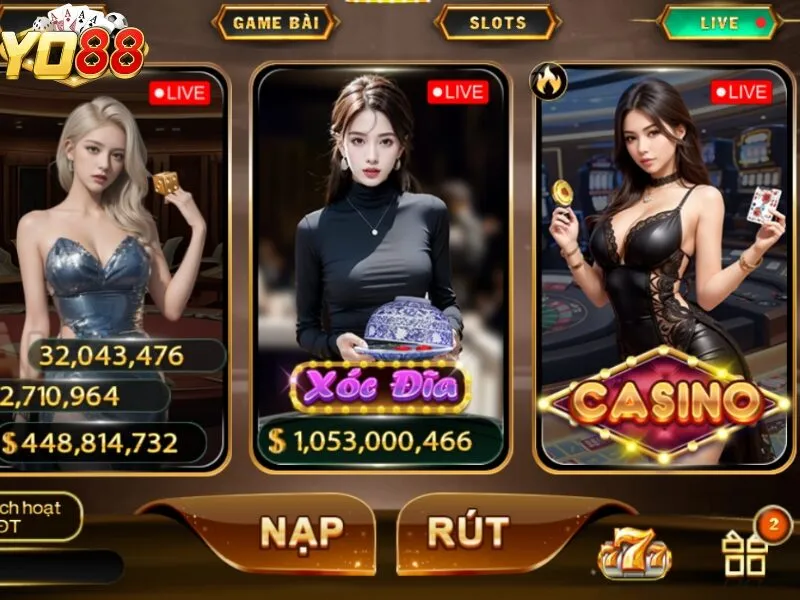Image resolution: width=800 pixels, height=600 pixels.
Task: Open the Slots tab
Action: (x=497, y=22)
